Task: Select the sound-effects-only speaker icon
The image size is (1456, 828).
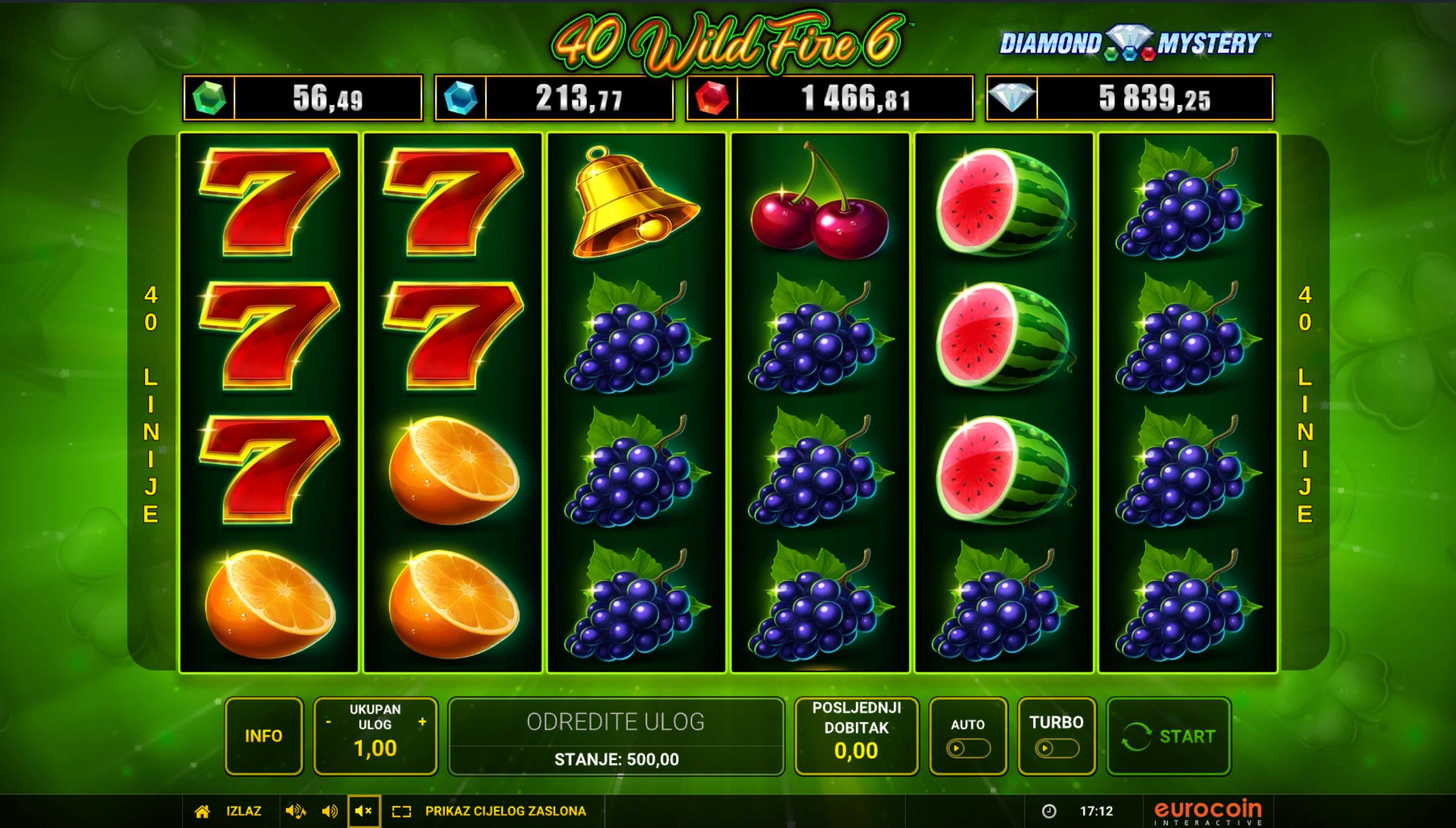Action: (329, 811)
